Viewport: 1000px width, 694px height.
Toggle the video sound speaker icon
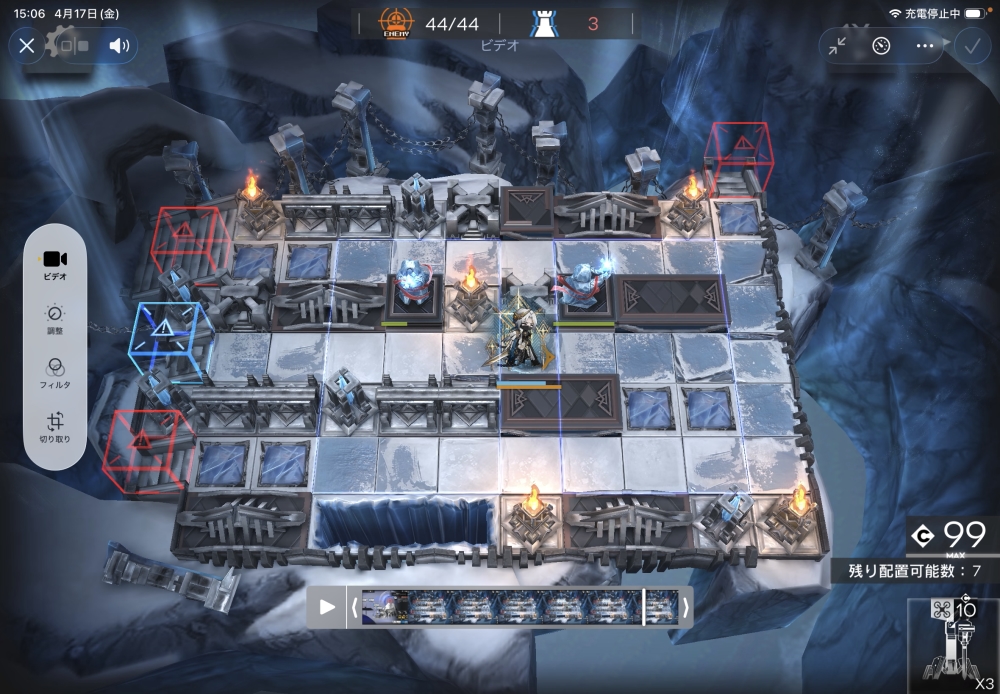pyautogui.click(x=120, y=45)
